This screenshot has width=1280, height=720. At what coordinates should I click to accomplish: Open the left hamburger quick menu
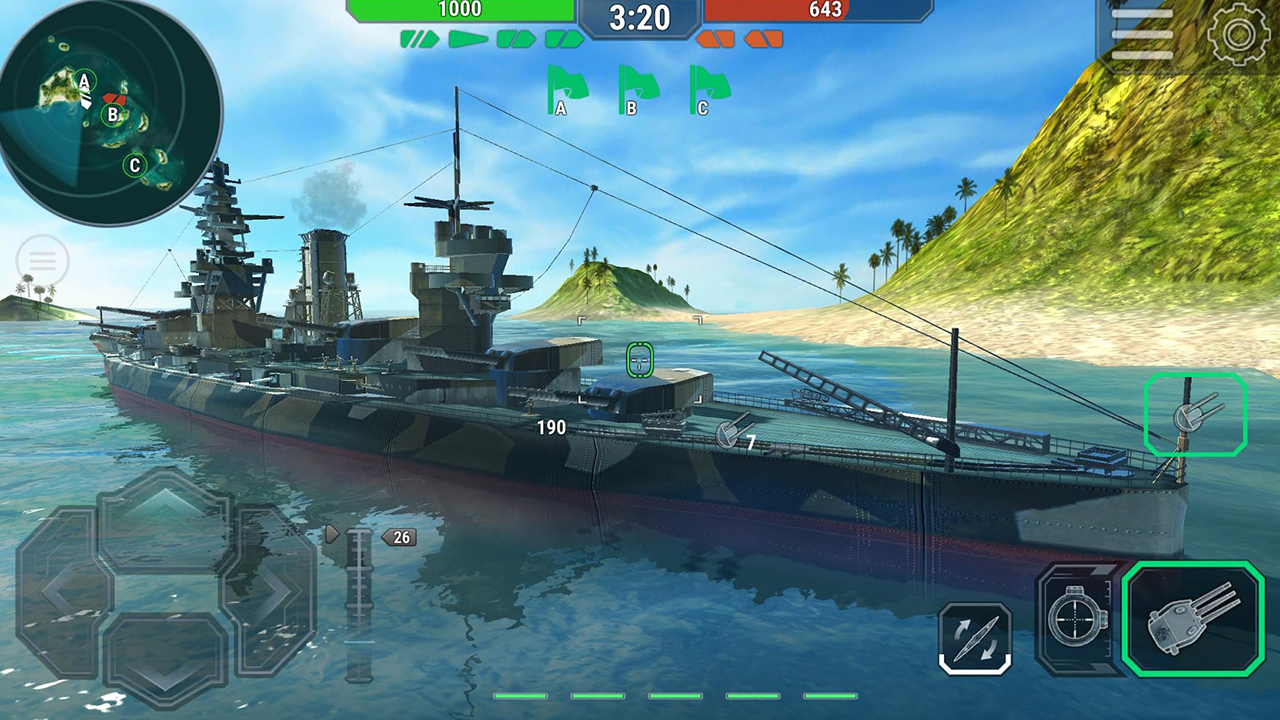tap(42, 259)
